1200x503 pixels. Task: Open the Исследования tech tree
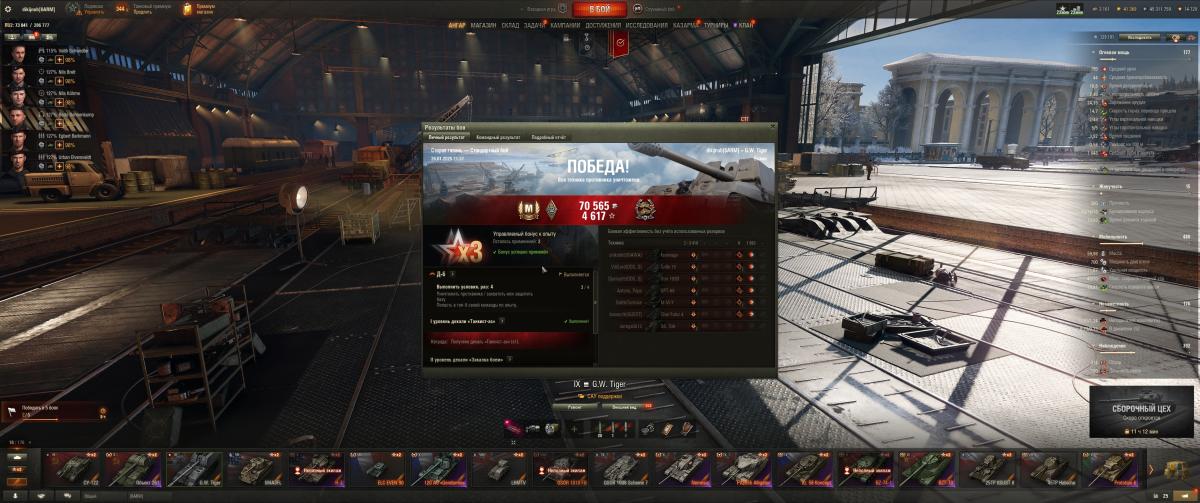[x=647, y=25]
